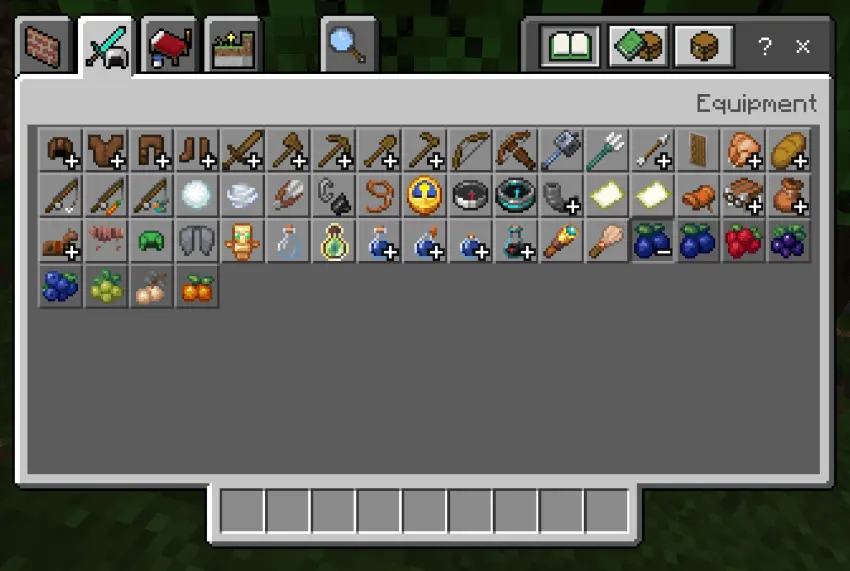The image size is (850, 571).
Task: Select the chest inventory view button
Action: point(704,46)
